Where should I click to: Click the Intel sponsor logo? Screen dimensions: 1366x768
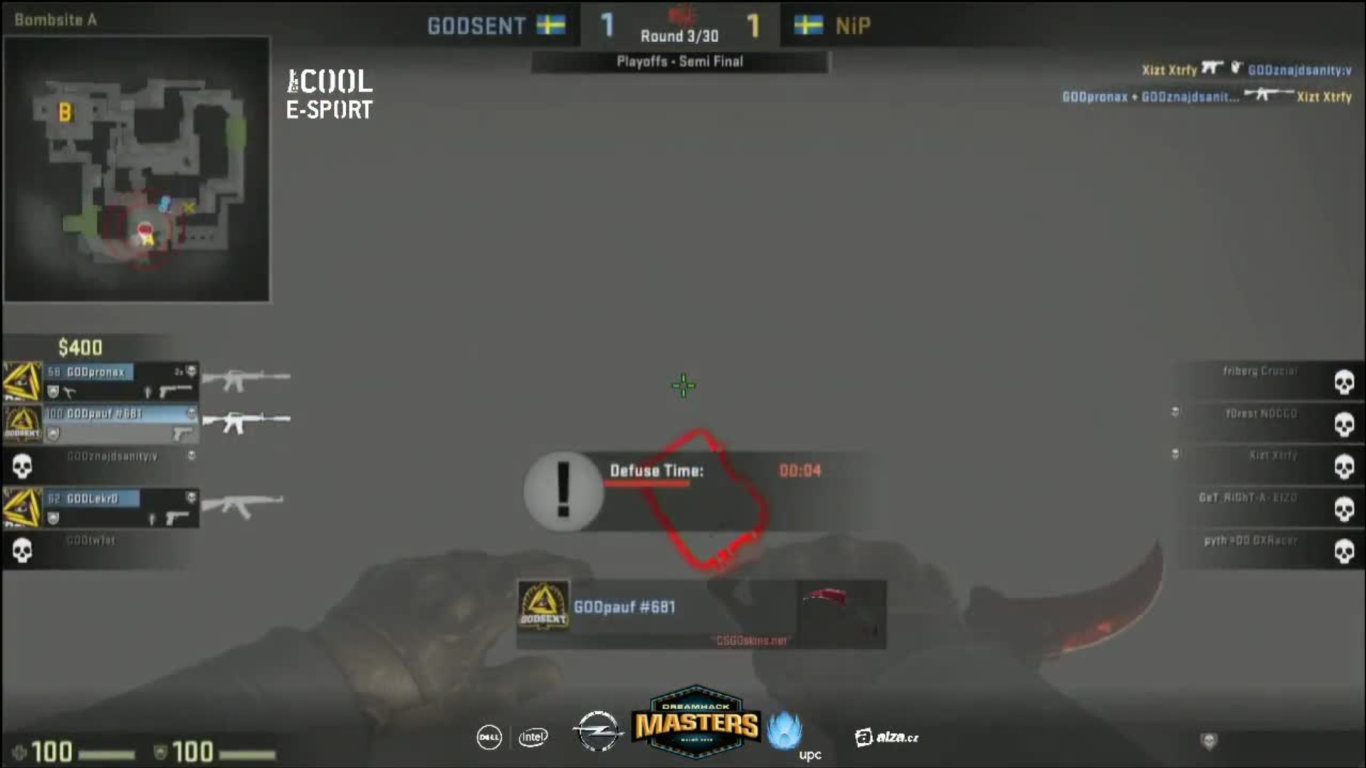click(533, 737)
